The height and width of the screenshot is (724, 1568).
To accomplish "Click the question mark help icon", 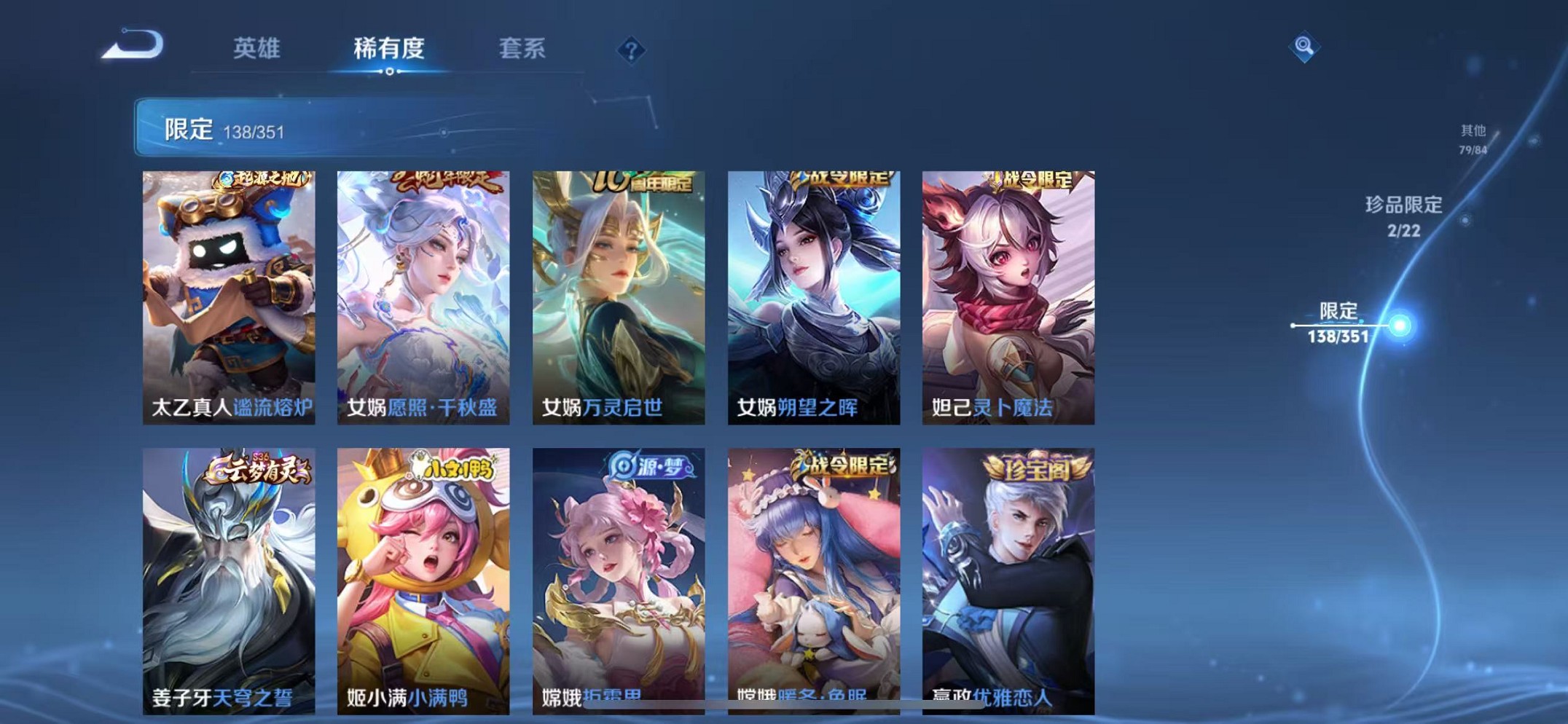I will point(628,50).
